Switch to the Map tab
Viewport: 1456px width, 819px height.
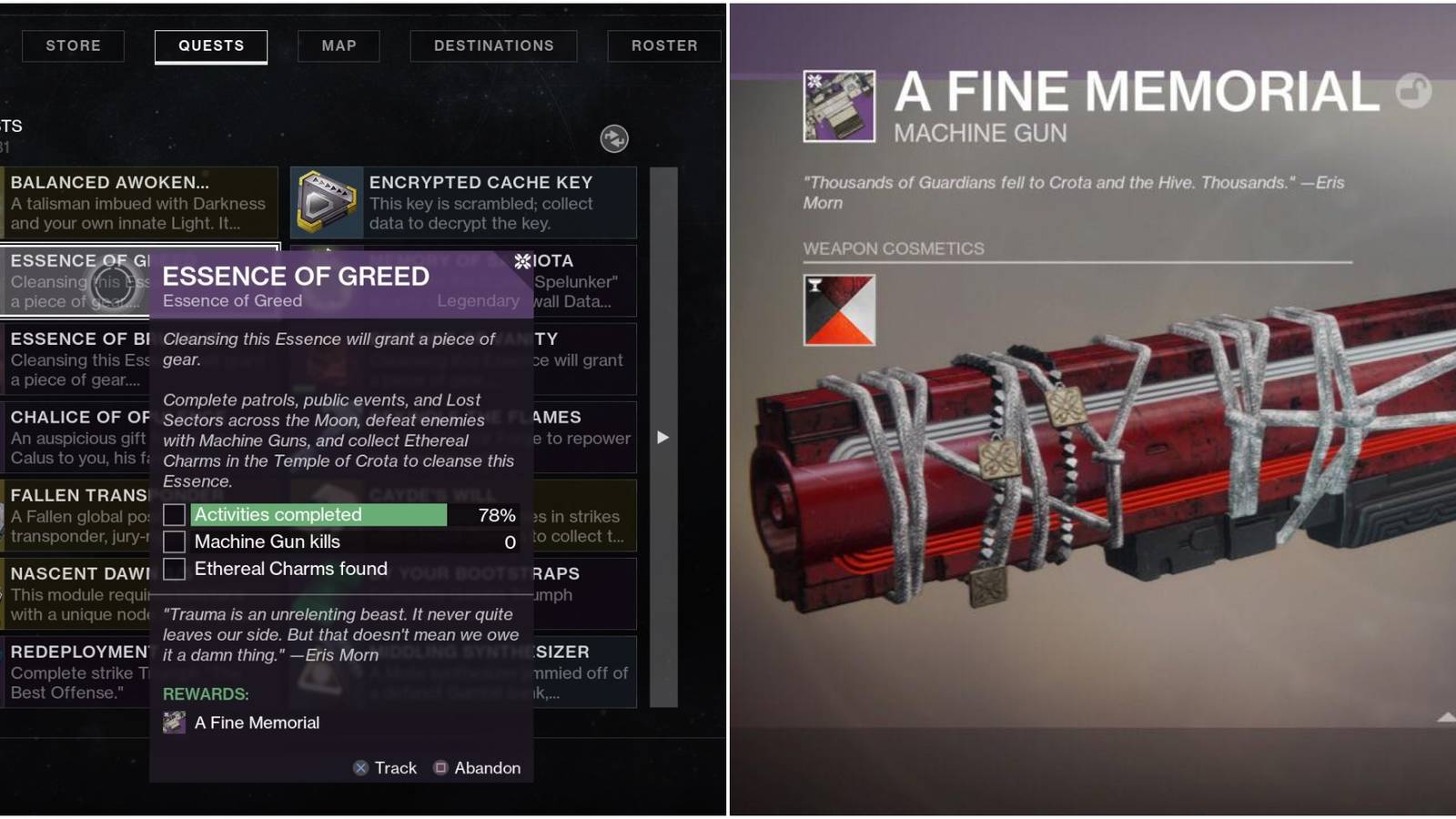[338, 45]
